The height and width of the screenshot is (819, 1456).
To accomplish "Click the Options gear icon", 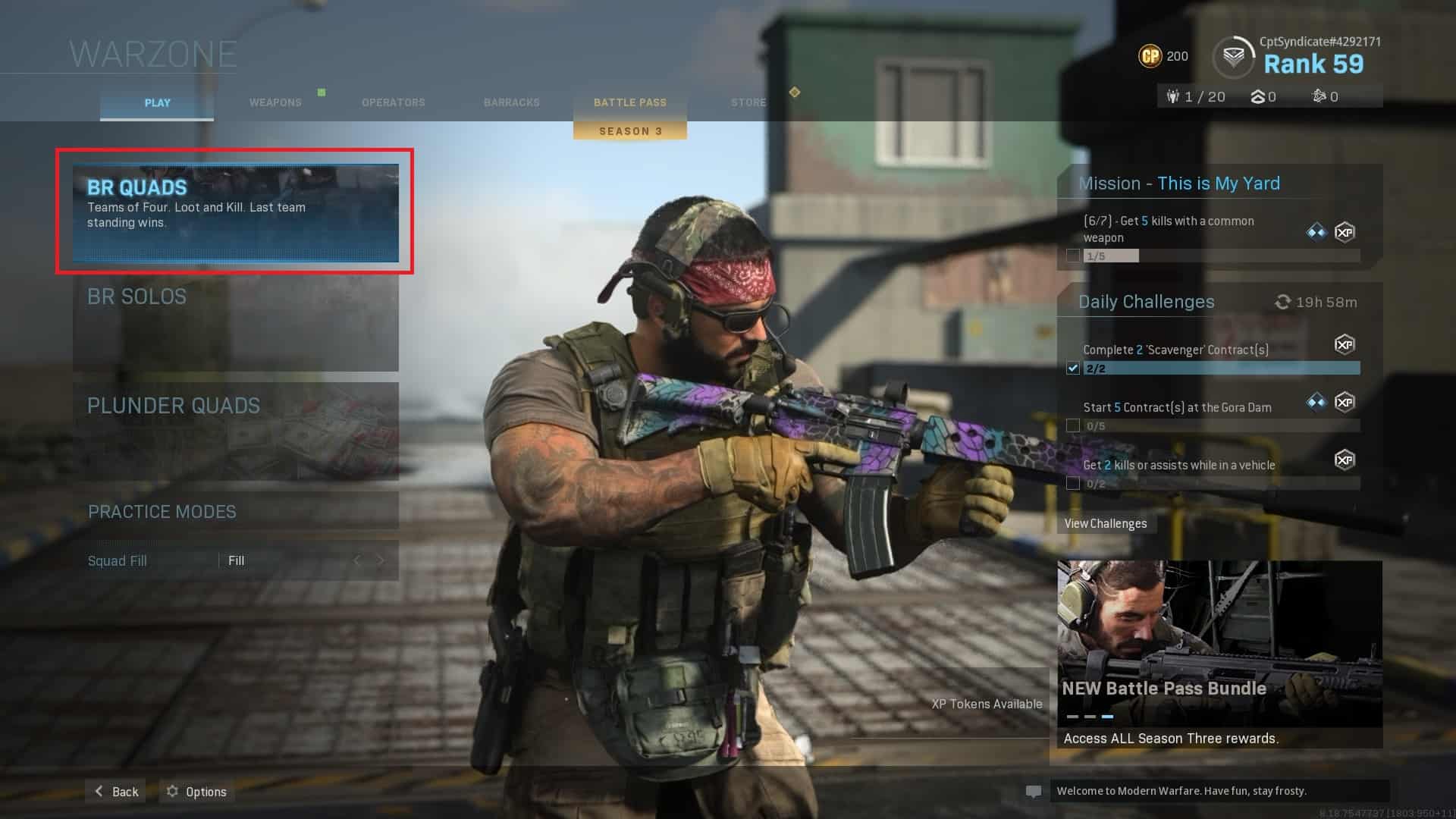I will pos(172,791).
